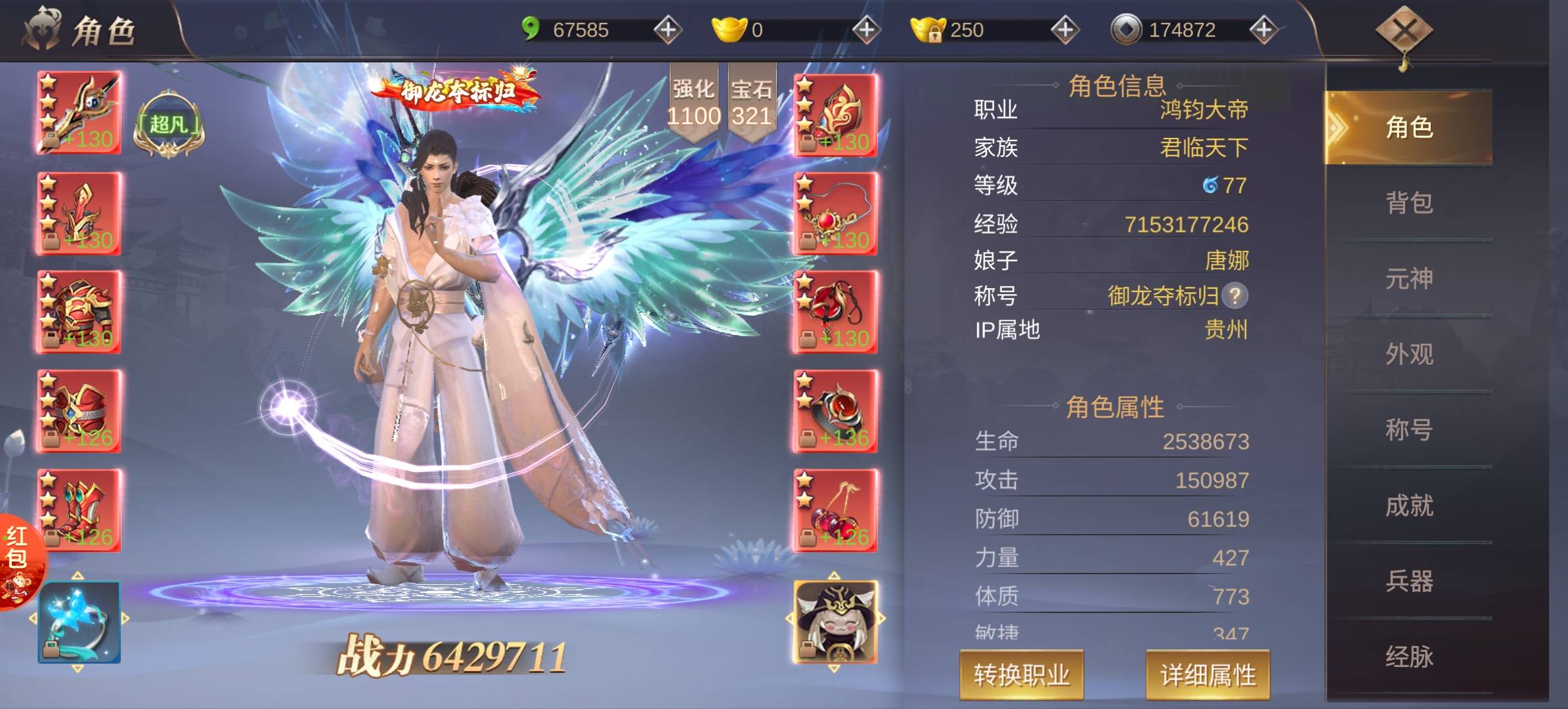Screen dimensions: 1568x709
Task: Tap the question mark beside 御龙夺标归
Action: tap(1234, 295)
